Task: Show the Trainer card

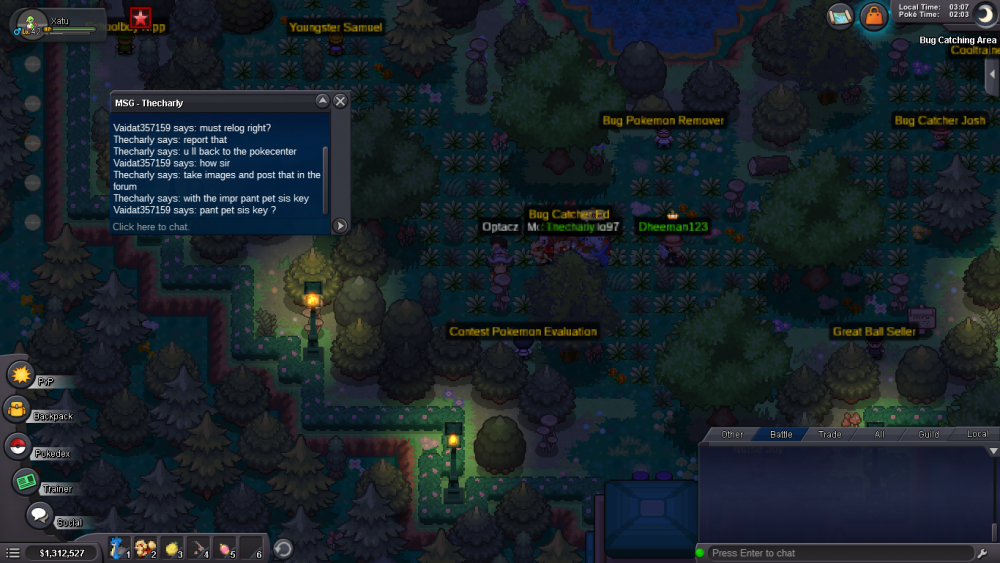Action: click(25, 481)
